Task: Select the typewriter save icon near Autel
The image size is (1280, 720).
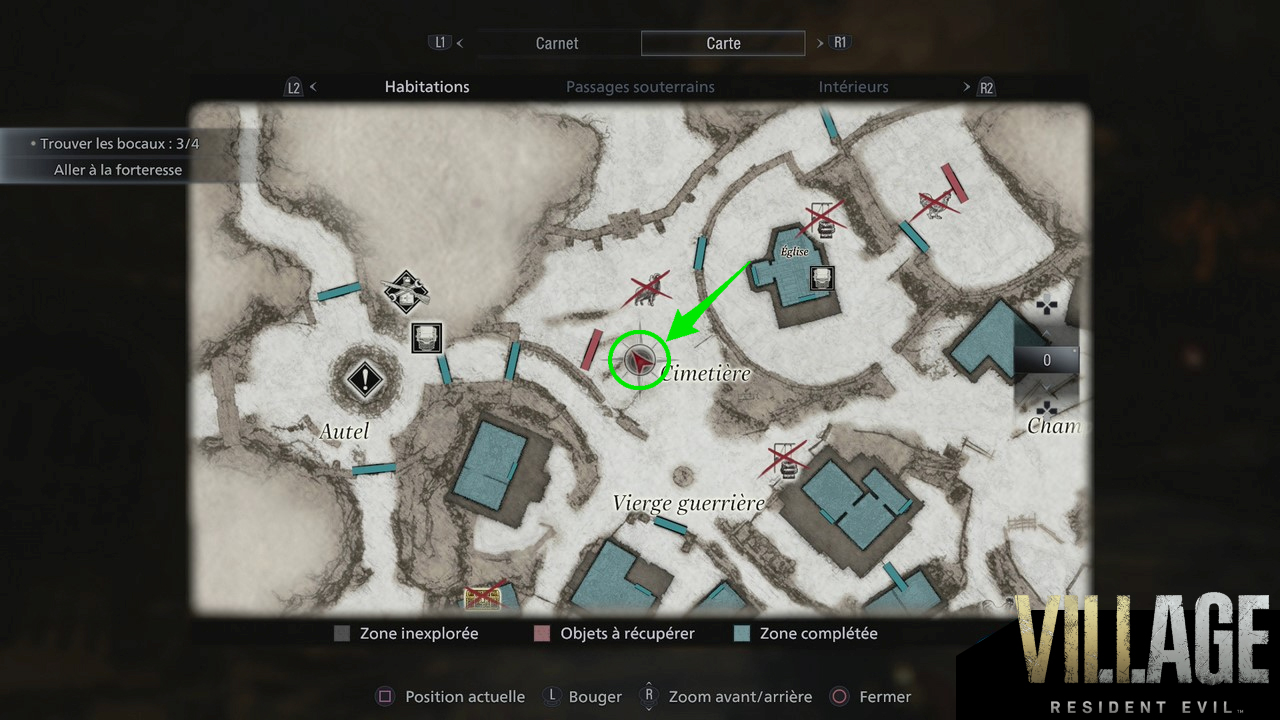Action: pyautogui.click(x=427, y=338)
